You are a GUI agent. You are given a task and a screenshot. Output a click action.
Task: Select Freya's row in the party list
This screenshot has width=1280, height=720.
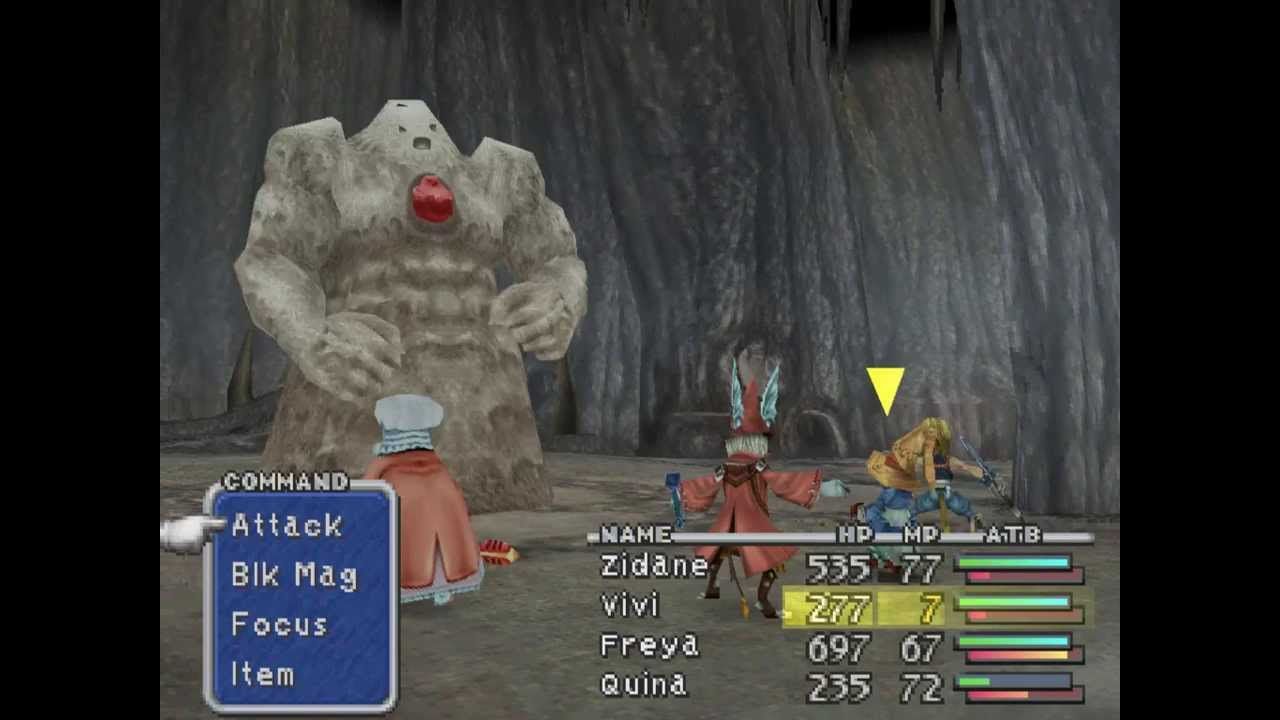[650, 646]
